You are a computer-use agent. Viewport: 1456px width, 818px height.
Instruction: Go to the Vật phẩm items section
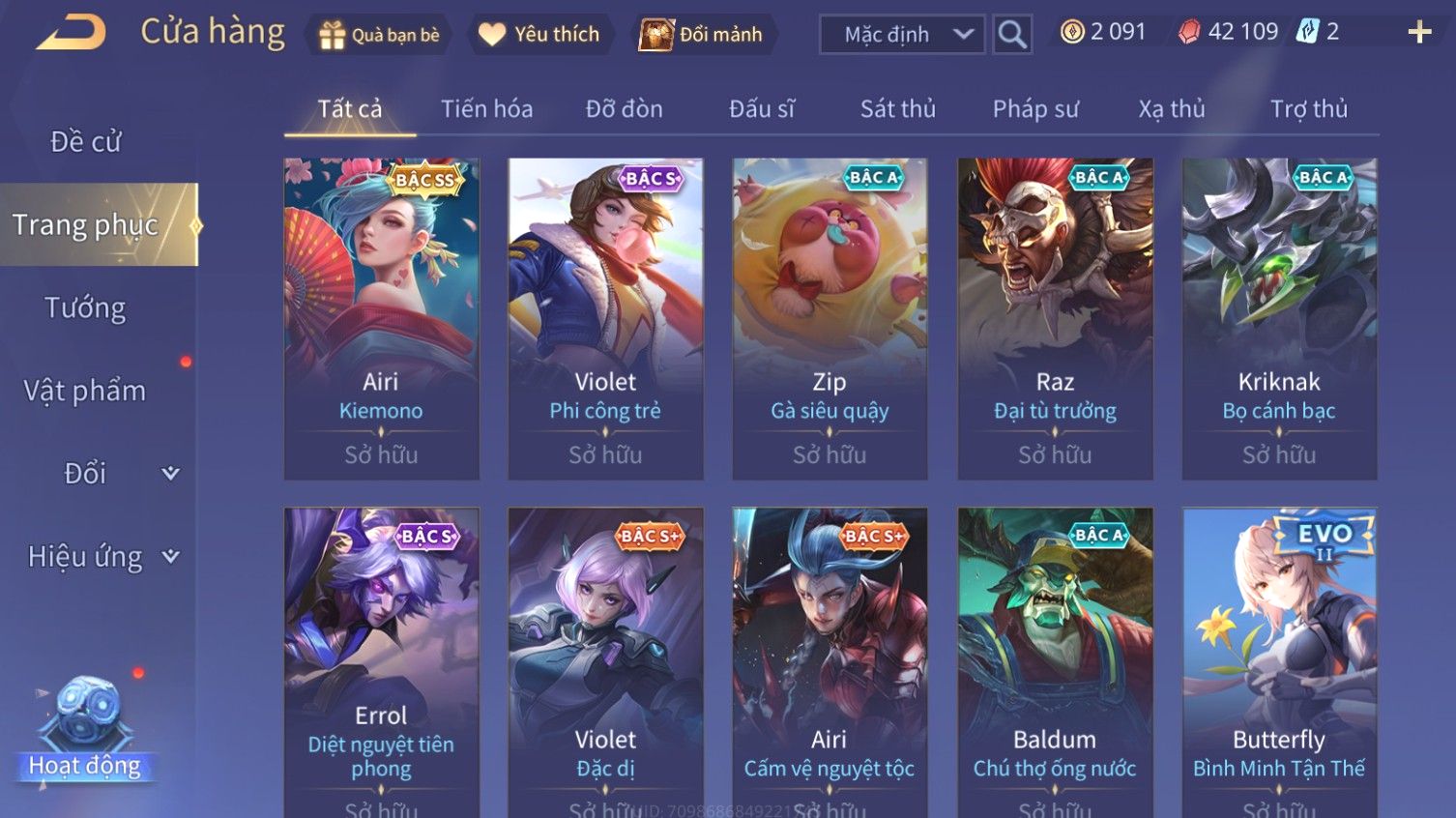coord(85,391)
